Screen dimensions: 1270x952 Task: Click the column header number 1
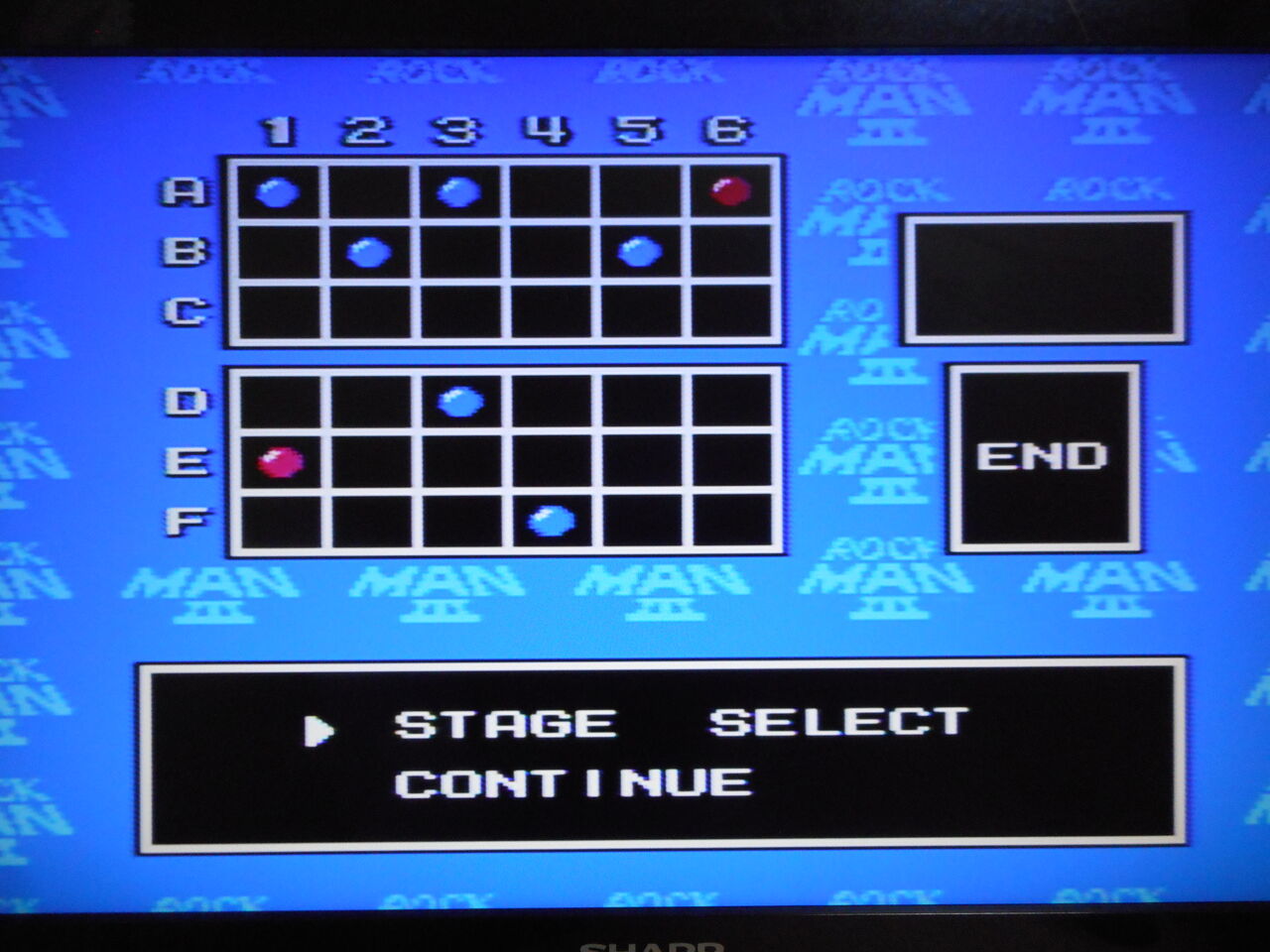(276, 129)
